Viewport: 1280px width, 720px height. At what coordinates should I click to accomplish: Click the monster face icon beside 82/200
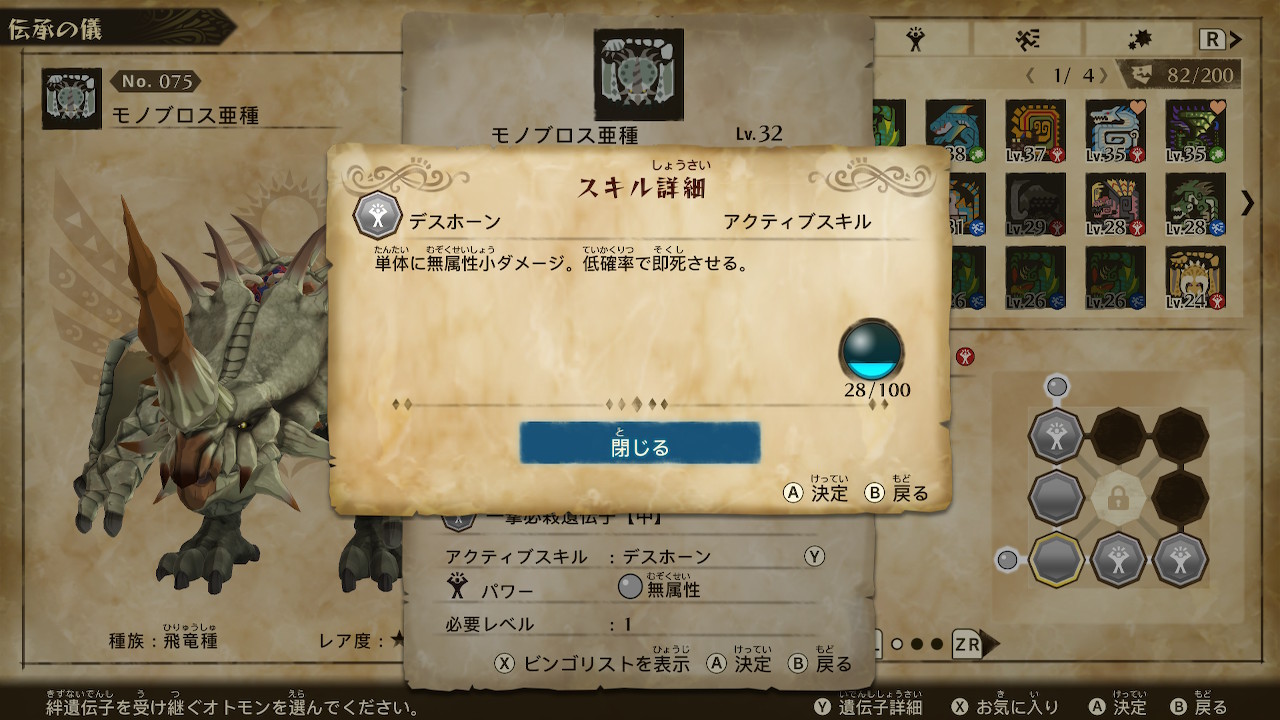(1142, 72)
